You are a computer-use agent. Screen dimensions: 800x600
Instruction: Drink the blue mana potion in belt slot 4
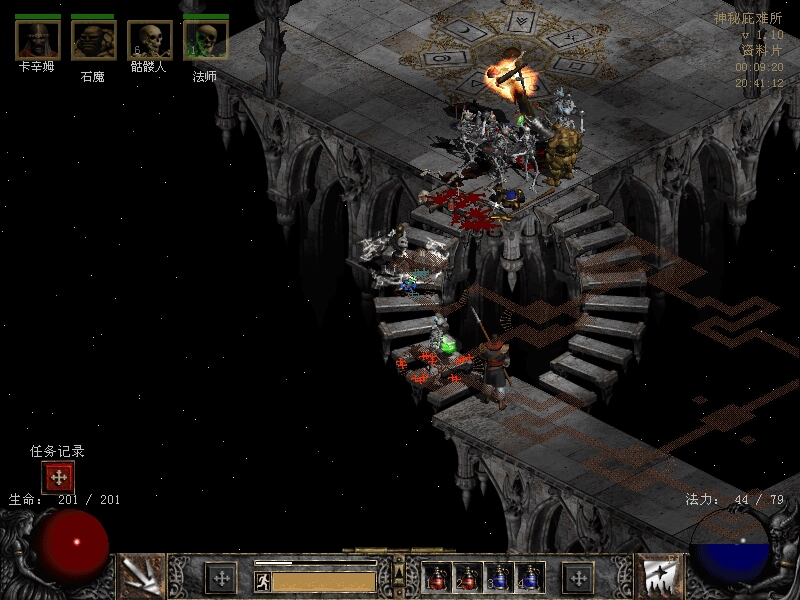pyautogui.click(x=529, y=578)
